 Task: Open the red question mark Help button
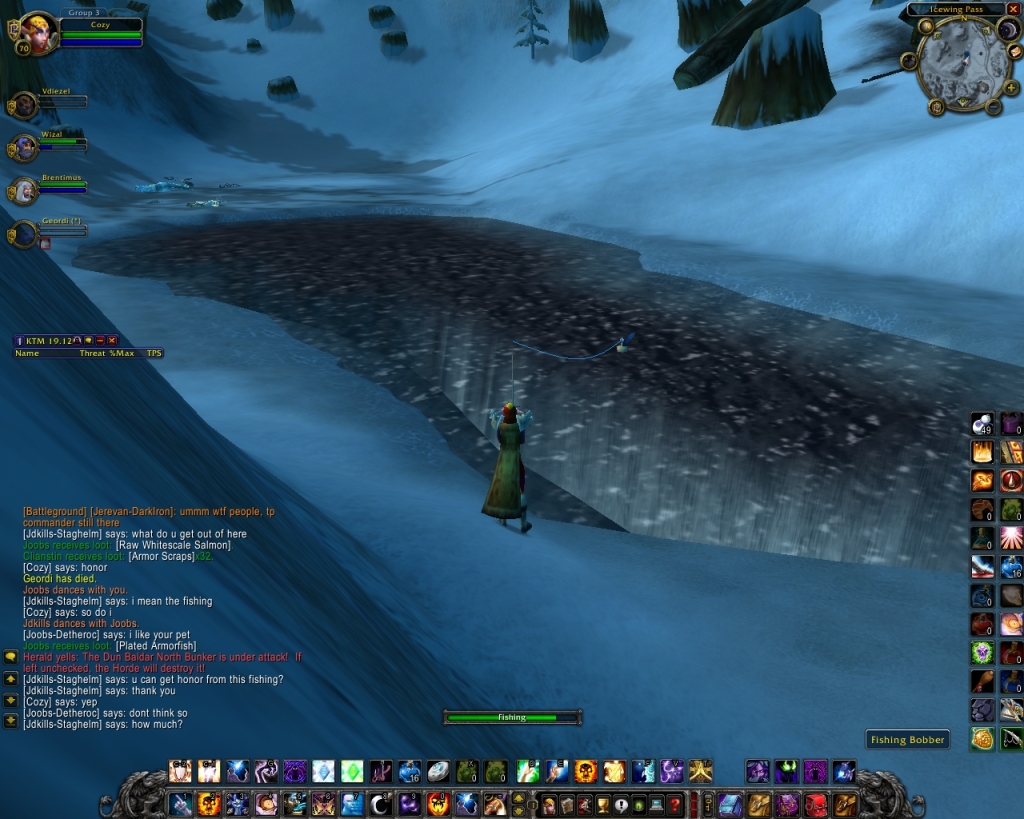[675, 804]
